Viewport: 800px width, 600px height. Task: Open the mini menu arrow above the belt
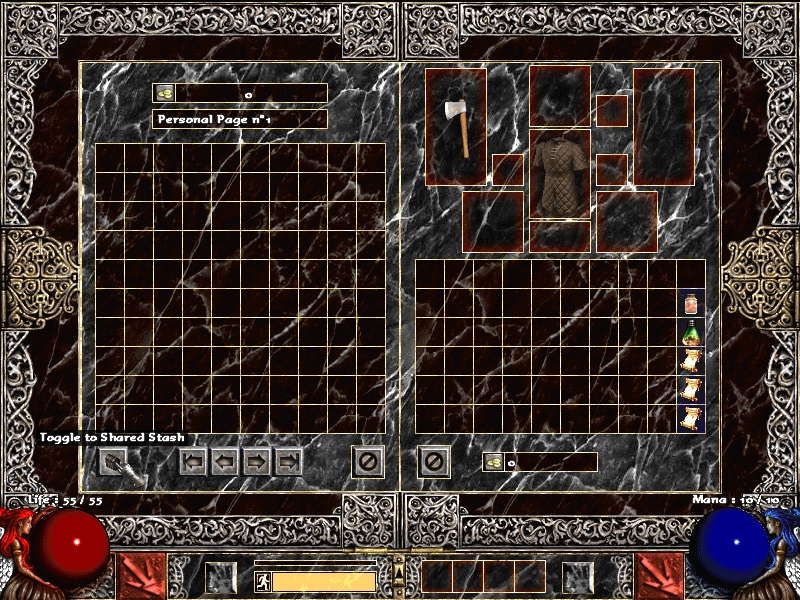[x=399, y=572]
